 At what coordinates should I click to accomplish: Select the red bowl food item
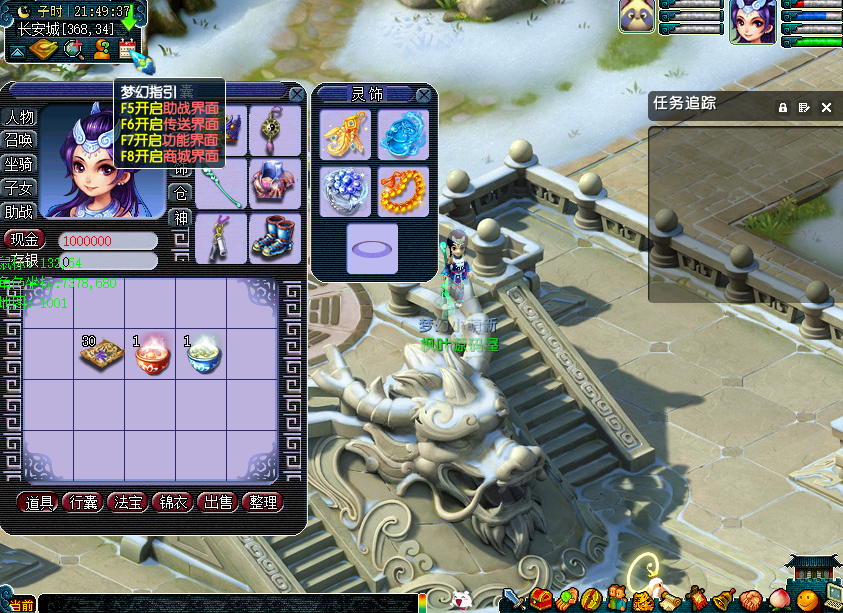(153, 353)
